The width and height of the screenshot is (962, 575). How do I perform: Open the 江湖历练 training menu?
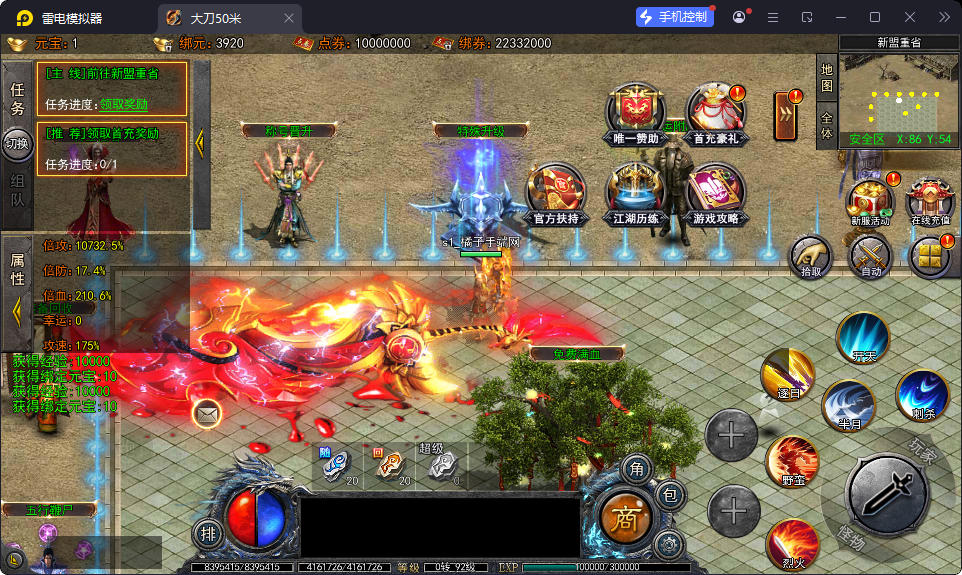(x=636, y=192)
